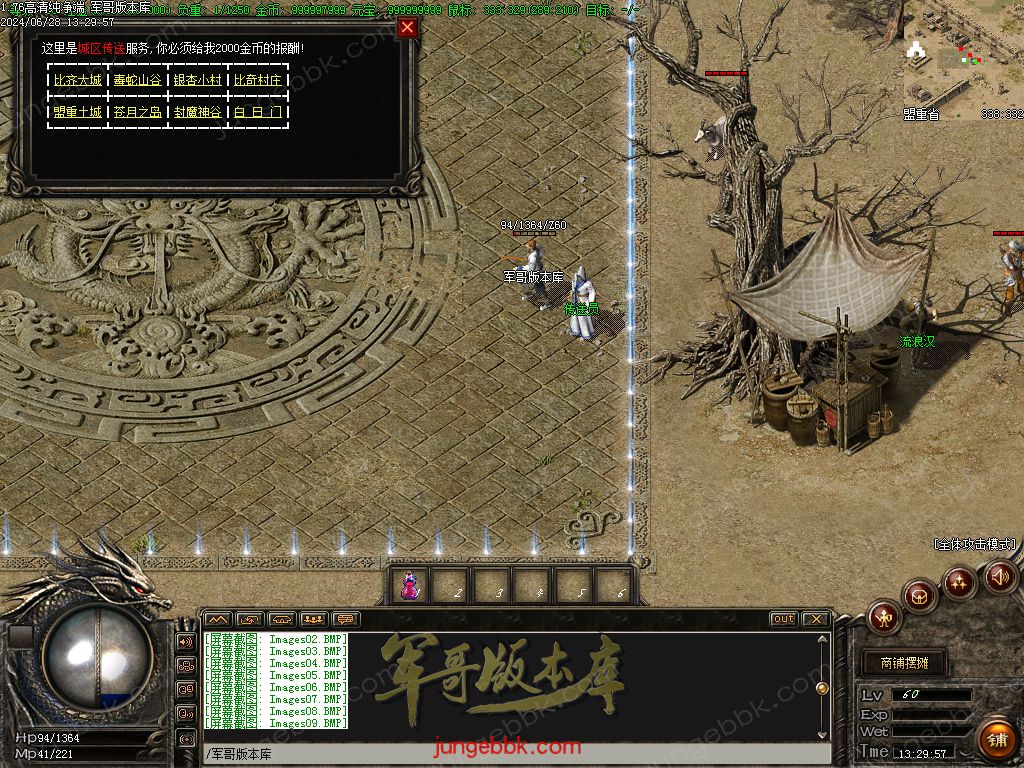Select 银杏小村 teleport option
The height and width of the screenshot is (768, 1024).
(x=197, y=80)
